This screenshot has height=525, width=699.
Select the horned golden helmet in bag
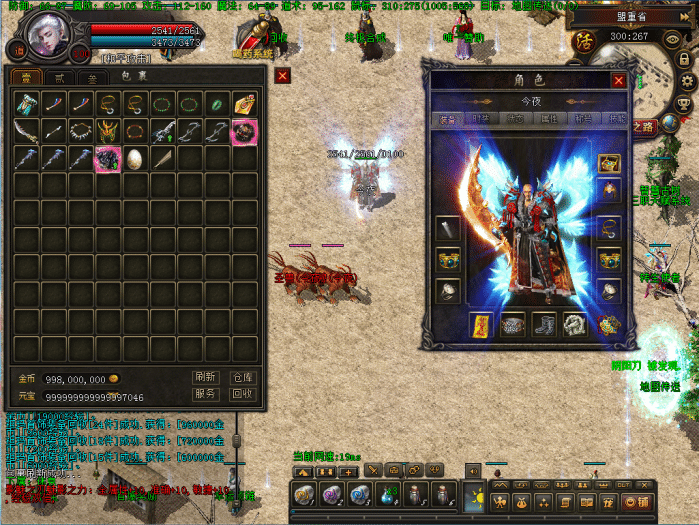click(107, 131)
